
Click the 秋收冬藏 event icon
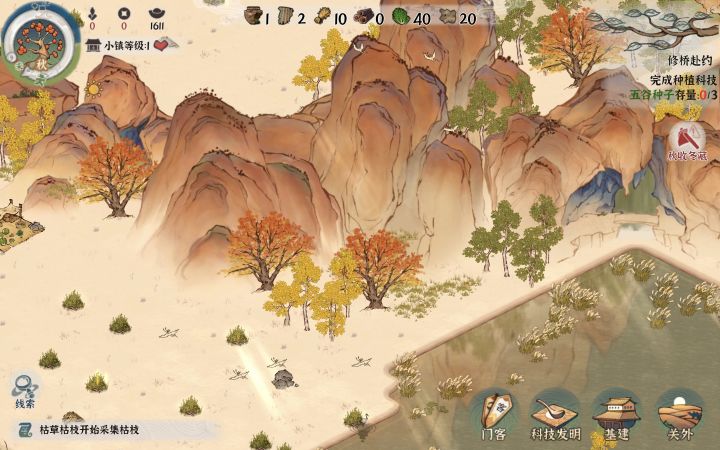[x=686, y=141]
